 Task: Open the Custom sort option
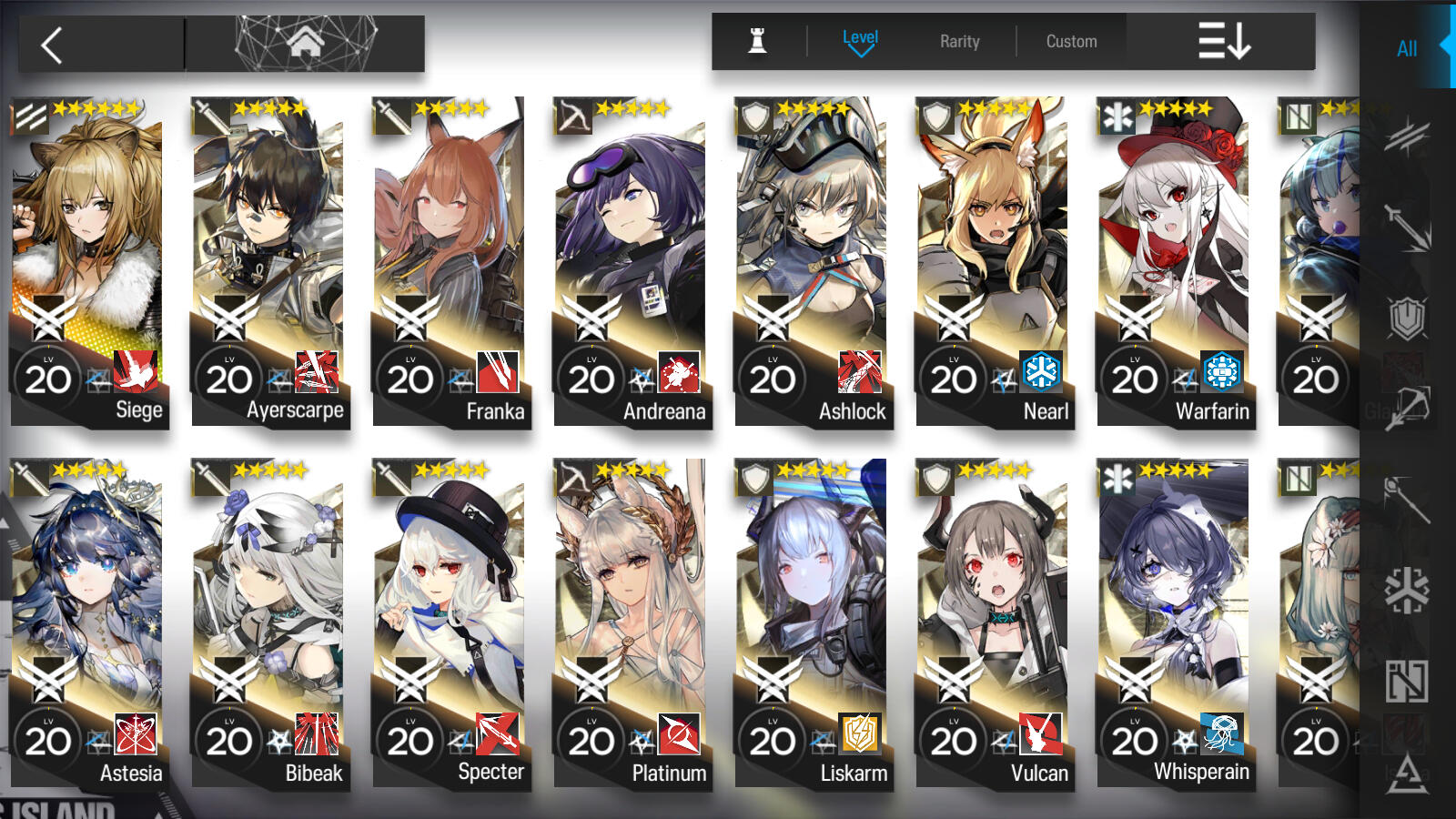tap(1071, 41)
